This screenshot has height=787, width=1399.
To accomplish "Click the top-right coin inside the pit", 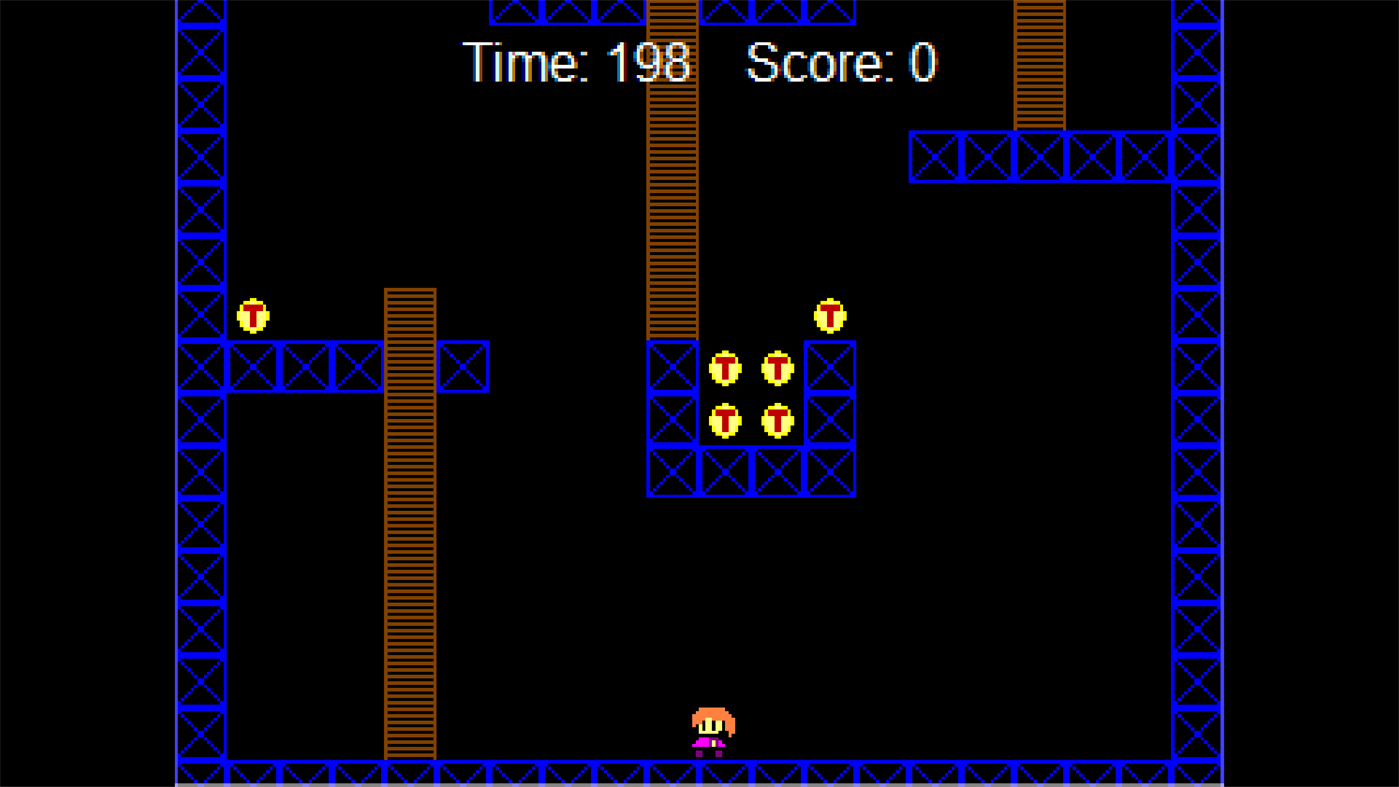I will click(x=778, y=369).
